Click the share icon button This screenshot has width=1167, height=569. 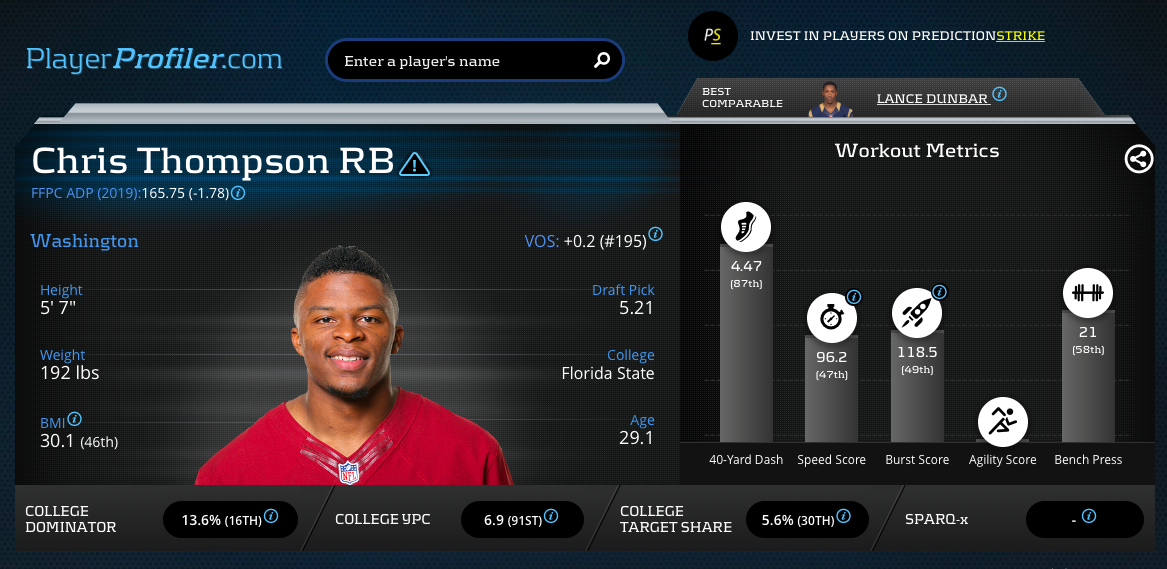click(x=1139, y=159)
